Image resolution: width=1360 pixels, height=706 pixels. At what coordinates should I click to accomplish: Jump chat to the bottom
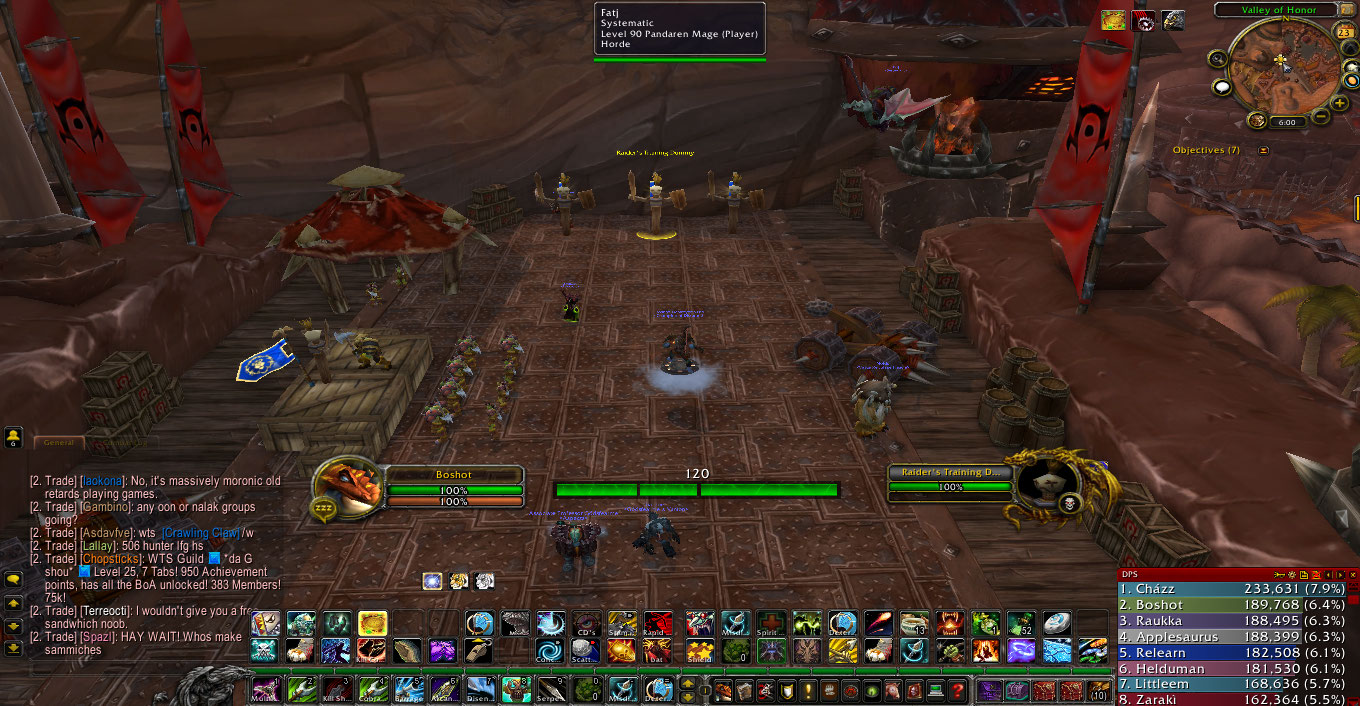click(x=13, y=648)
